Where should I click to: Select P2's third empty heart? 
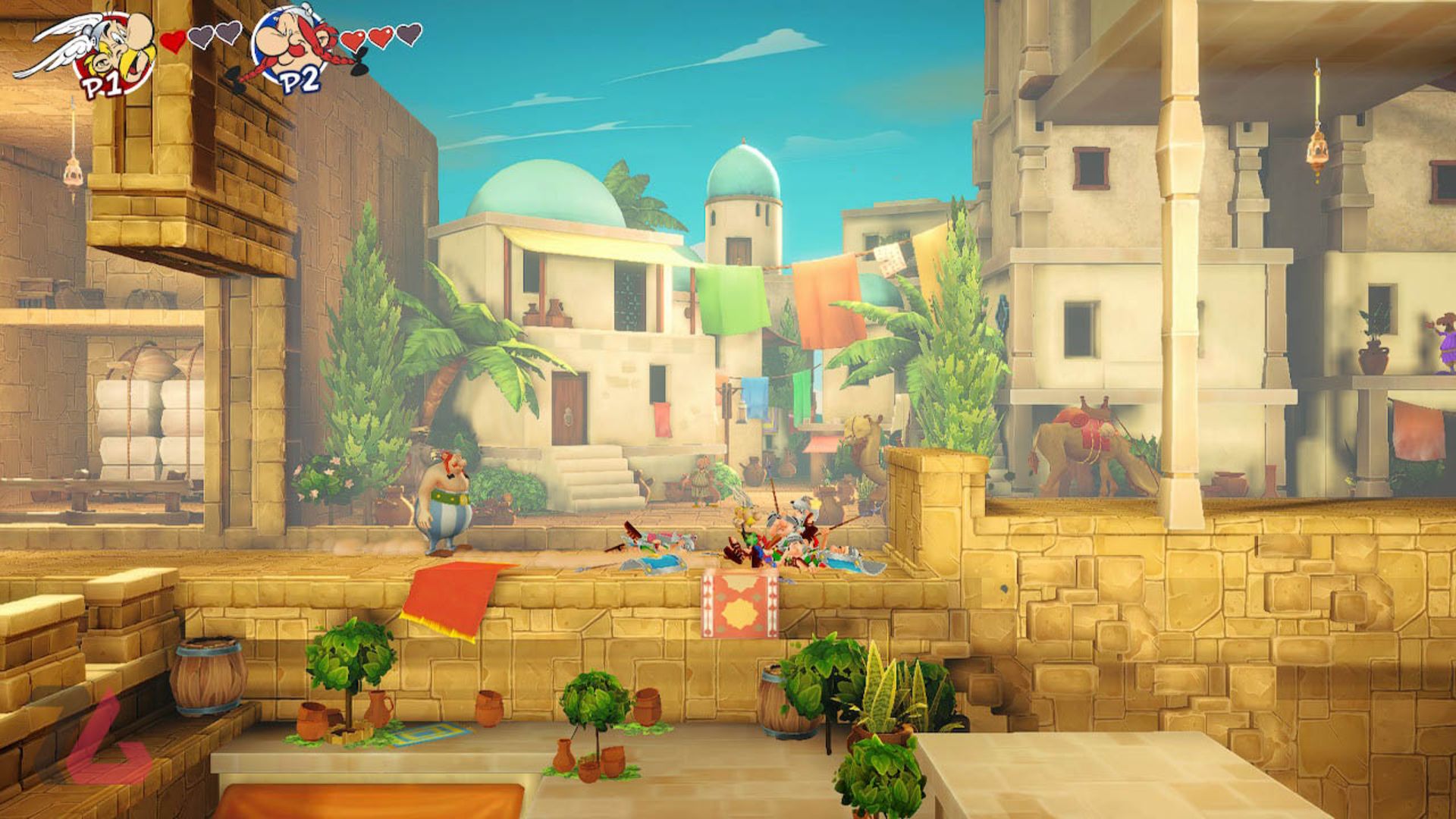click(407, 36)
